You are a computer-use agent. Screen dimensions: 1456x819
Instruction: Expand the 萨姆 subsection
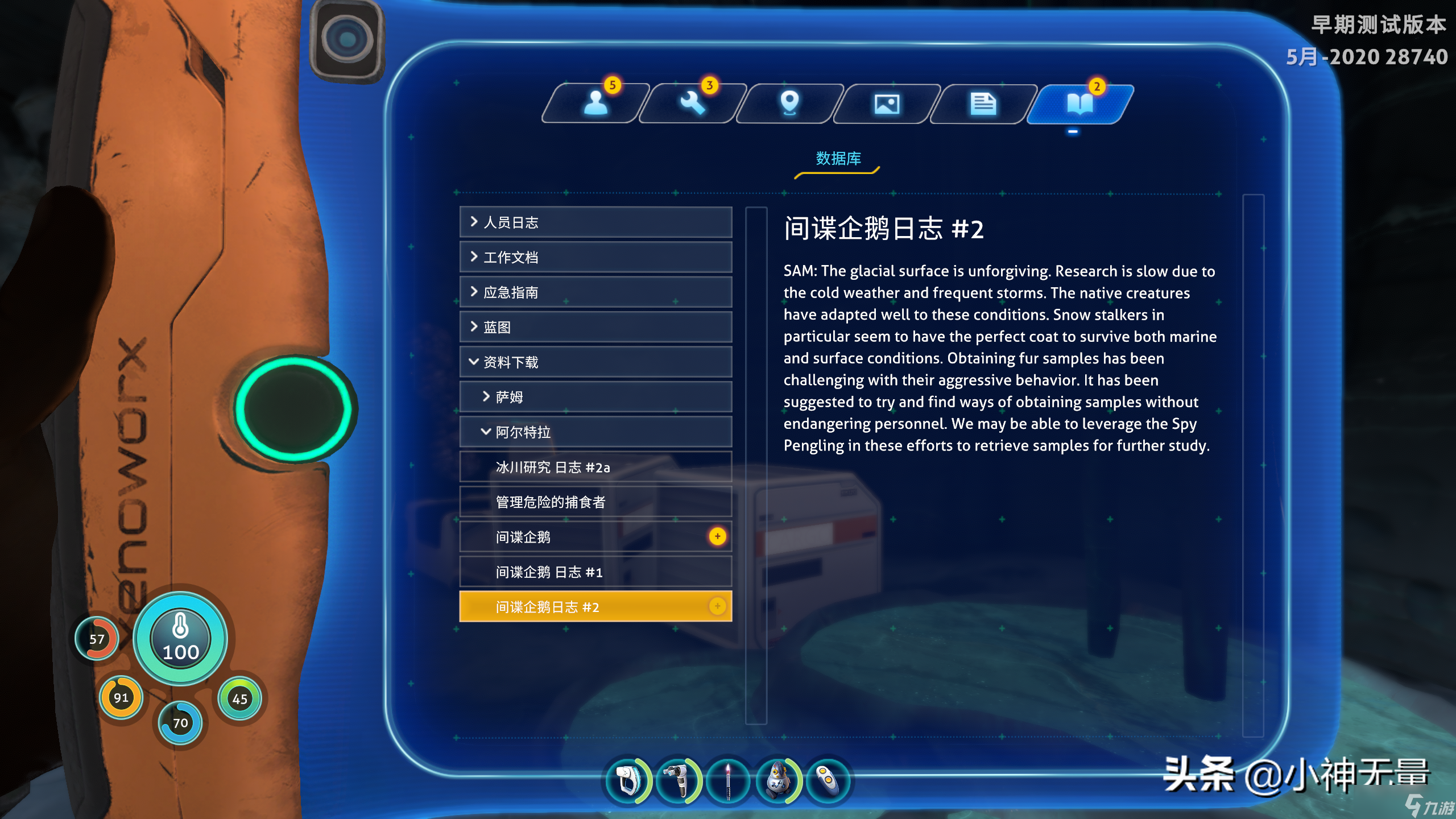(595, 397)
